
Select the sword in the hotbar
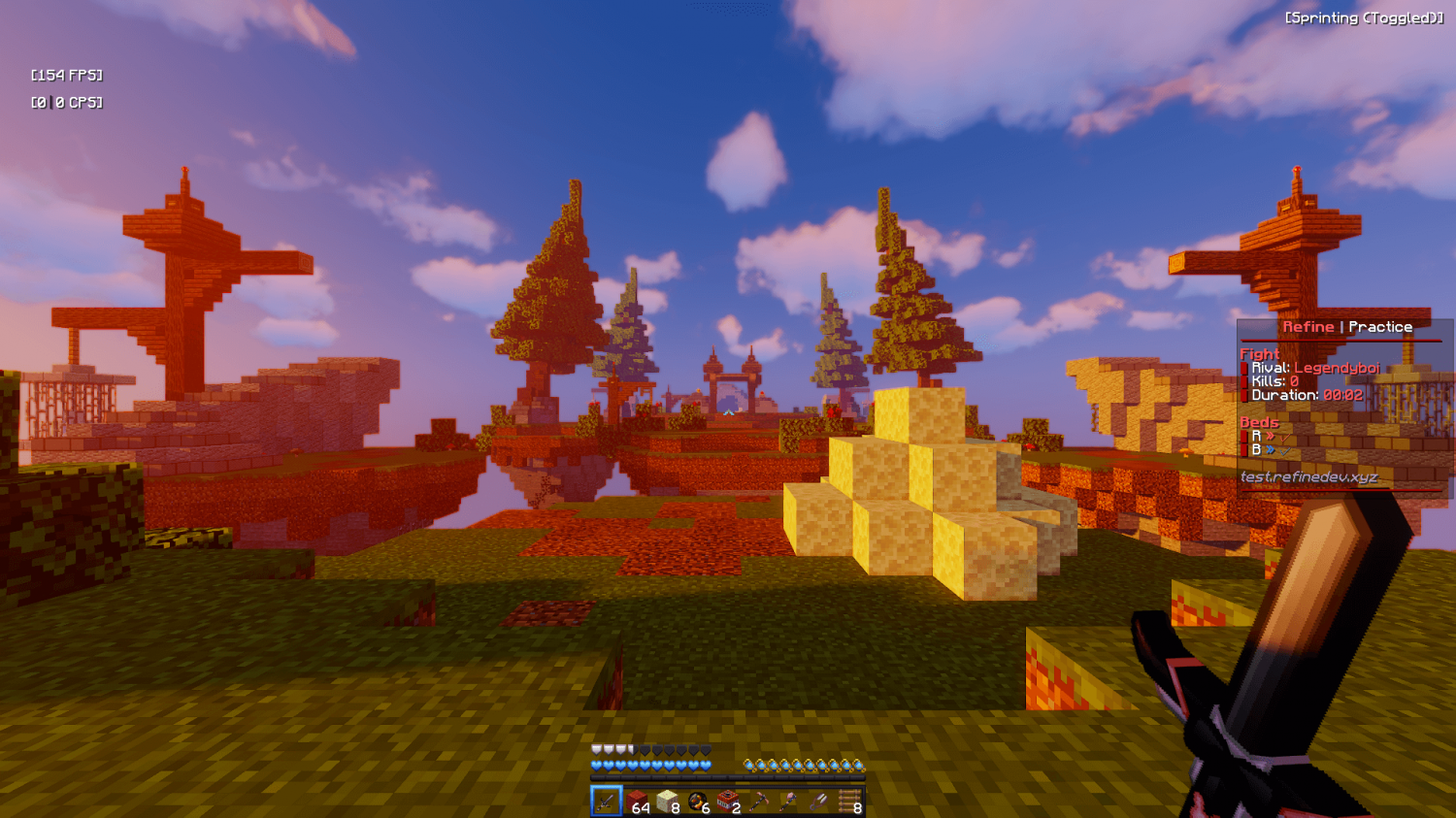pos(606,803)
